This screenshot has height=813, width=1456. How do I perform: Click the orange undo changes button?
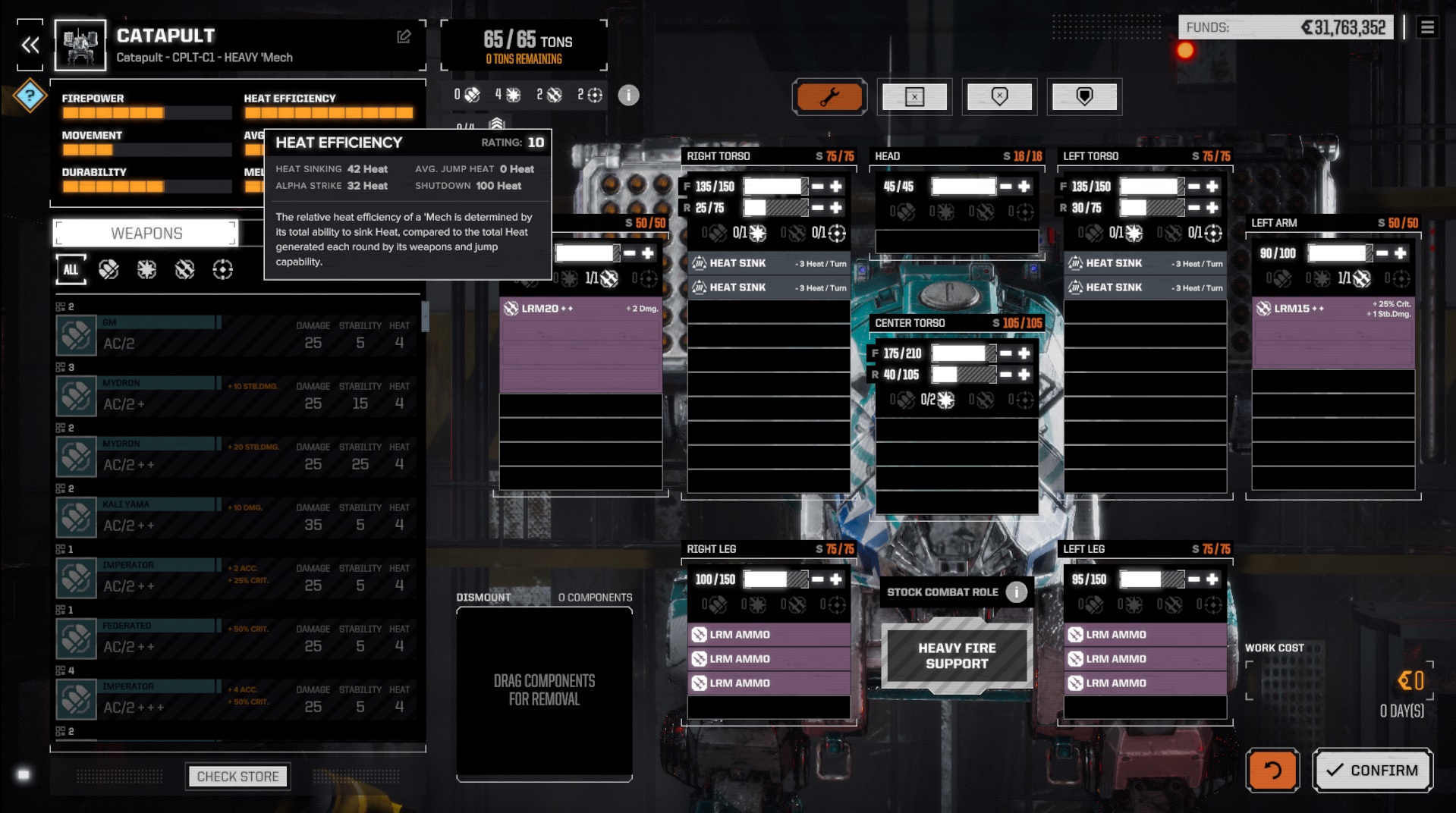click(x=1272, y=771)
